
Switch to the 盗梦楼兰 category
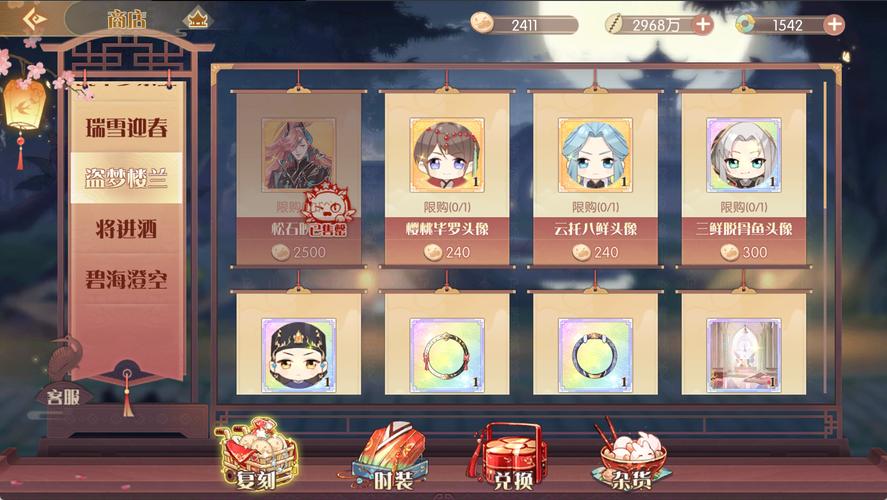[126, 178]
